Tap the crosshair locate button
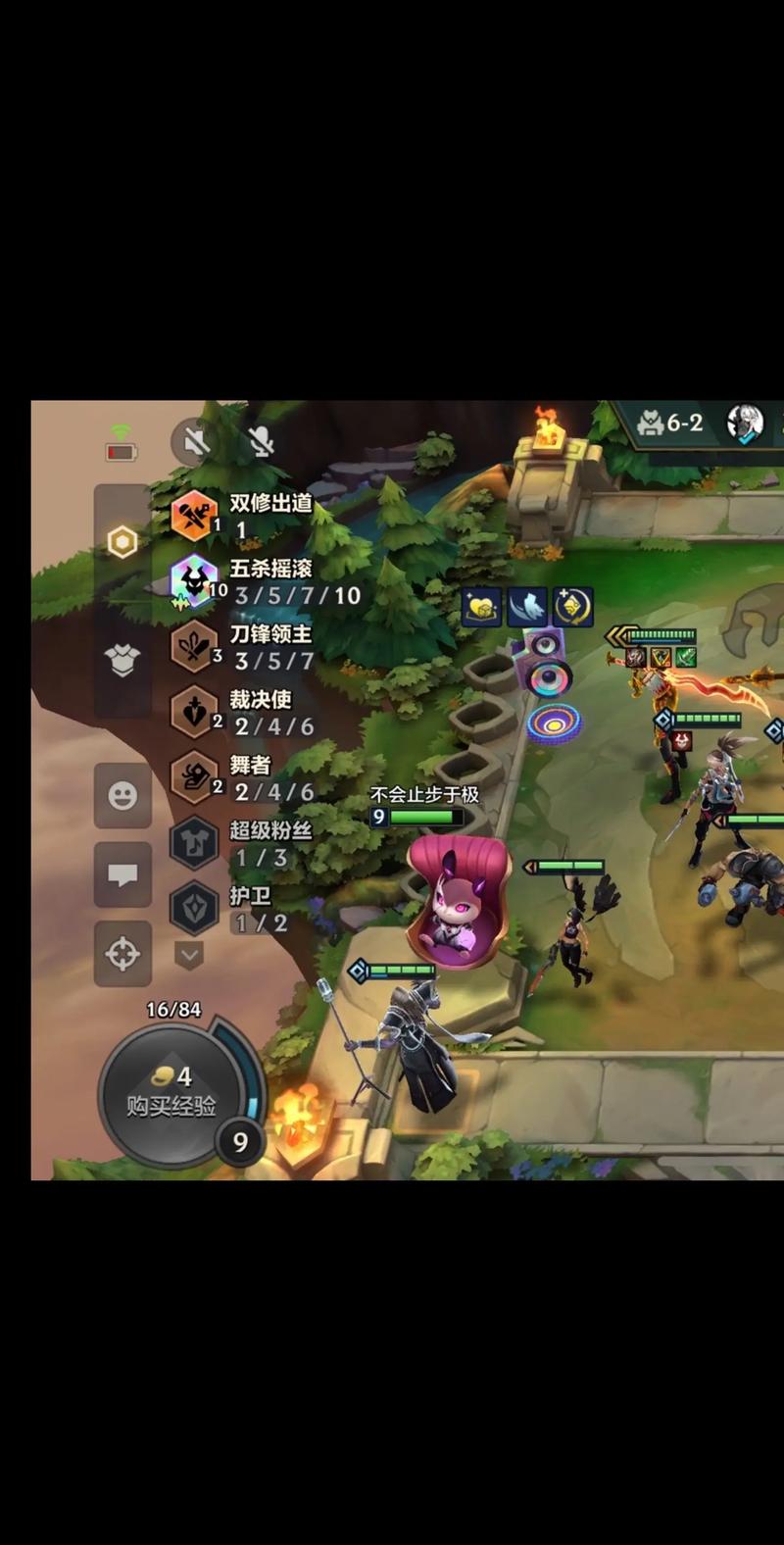Viewport: 784px width, 1545px height. click(x=122, y=953)
